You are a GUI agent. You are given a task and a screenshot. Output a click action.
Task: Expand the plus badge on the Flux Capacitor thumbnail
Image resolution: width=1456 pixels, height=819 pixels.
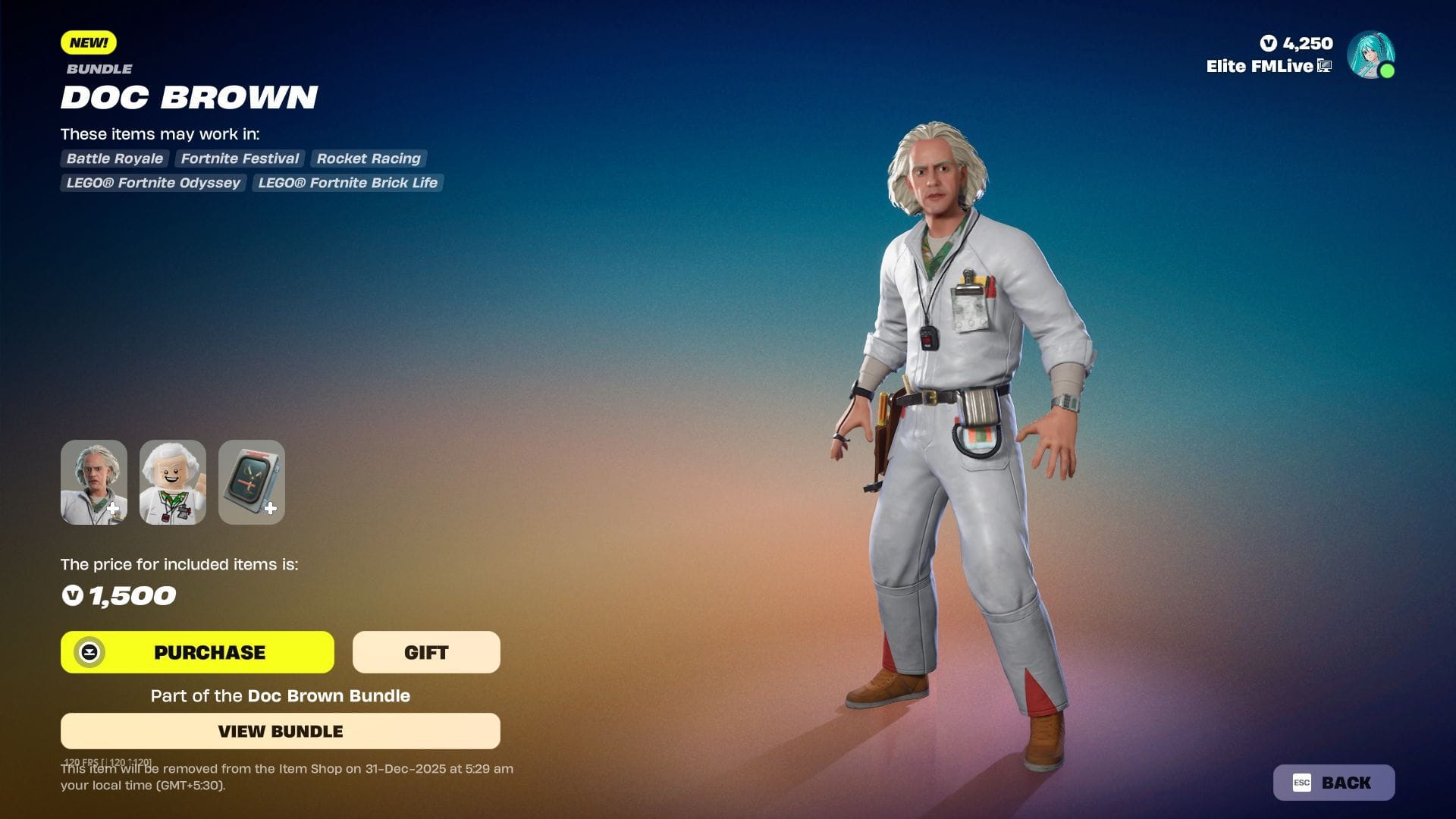click(271, 509)
